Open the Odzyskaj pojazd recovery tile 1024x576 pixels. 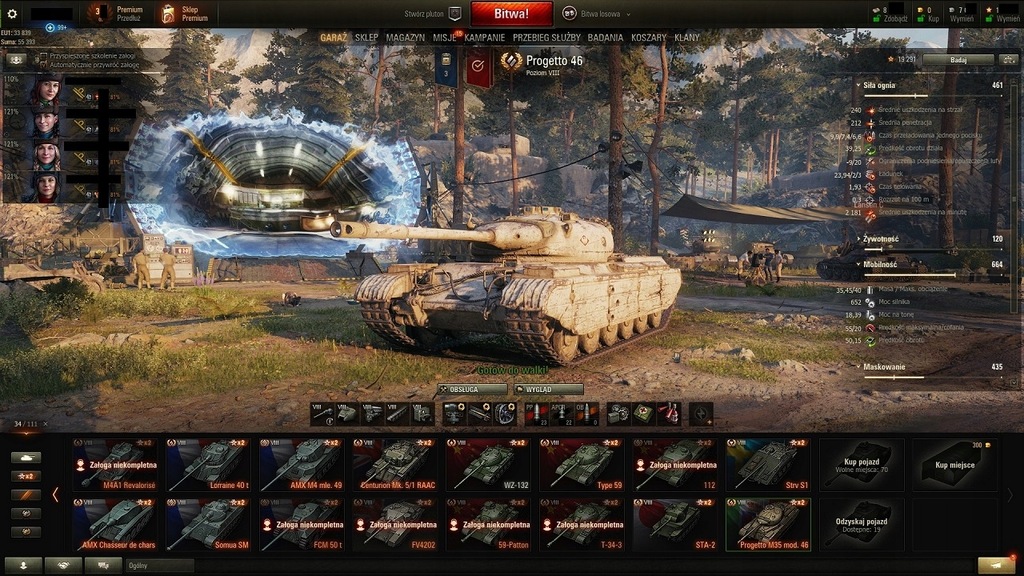861,524
